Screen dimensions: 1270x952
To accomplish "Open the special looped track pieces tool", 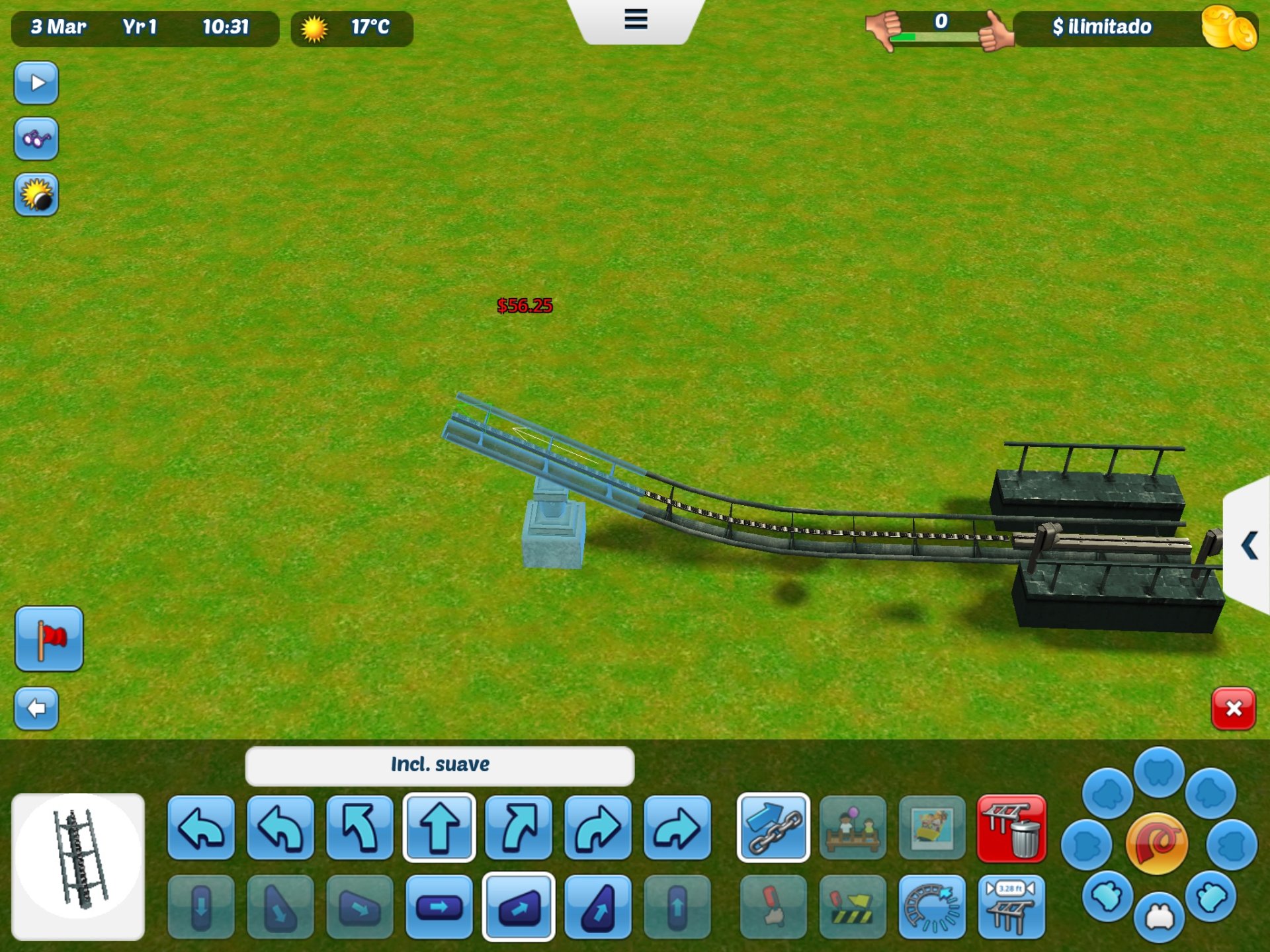I will coord(933,909).
